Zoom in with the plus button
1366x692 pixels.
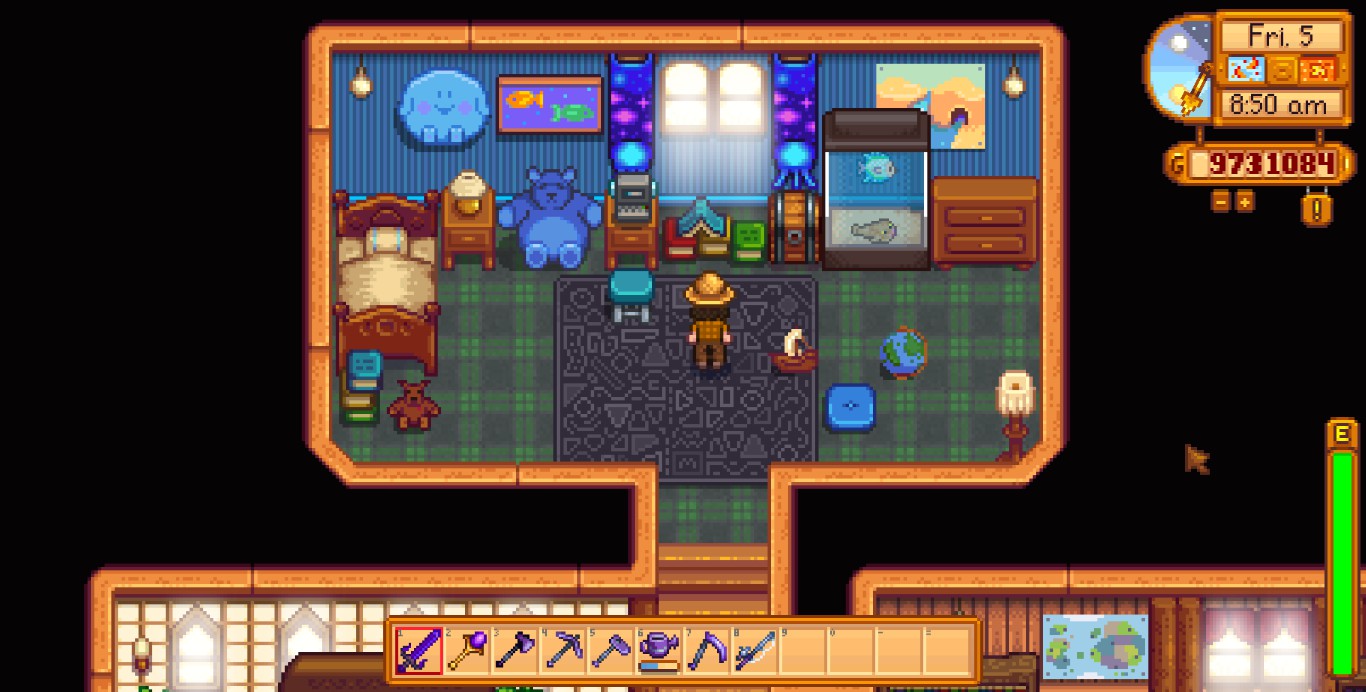pyautogui.click(x=1244, y=202)
